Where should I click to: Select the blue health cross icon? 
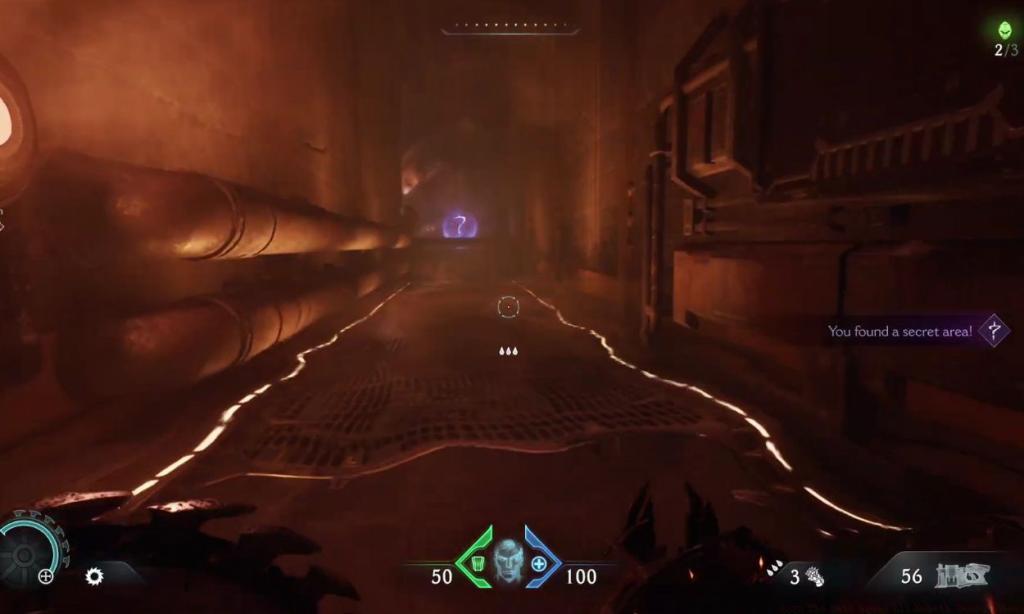[x=539, y=563]
